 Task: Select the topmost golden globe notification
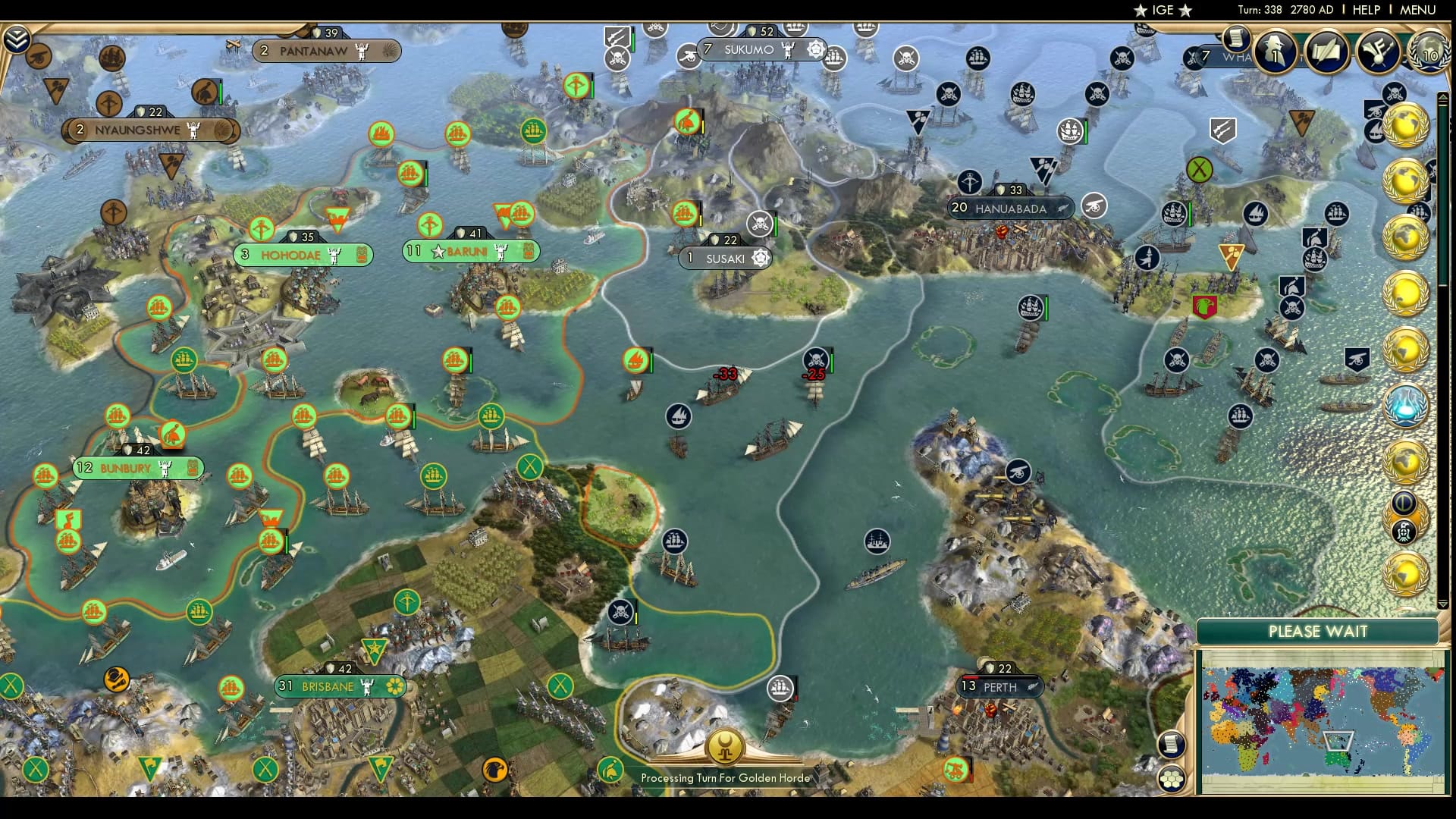click(1407, 125)
